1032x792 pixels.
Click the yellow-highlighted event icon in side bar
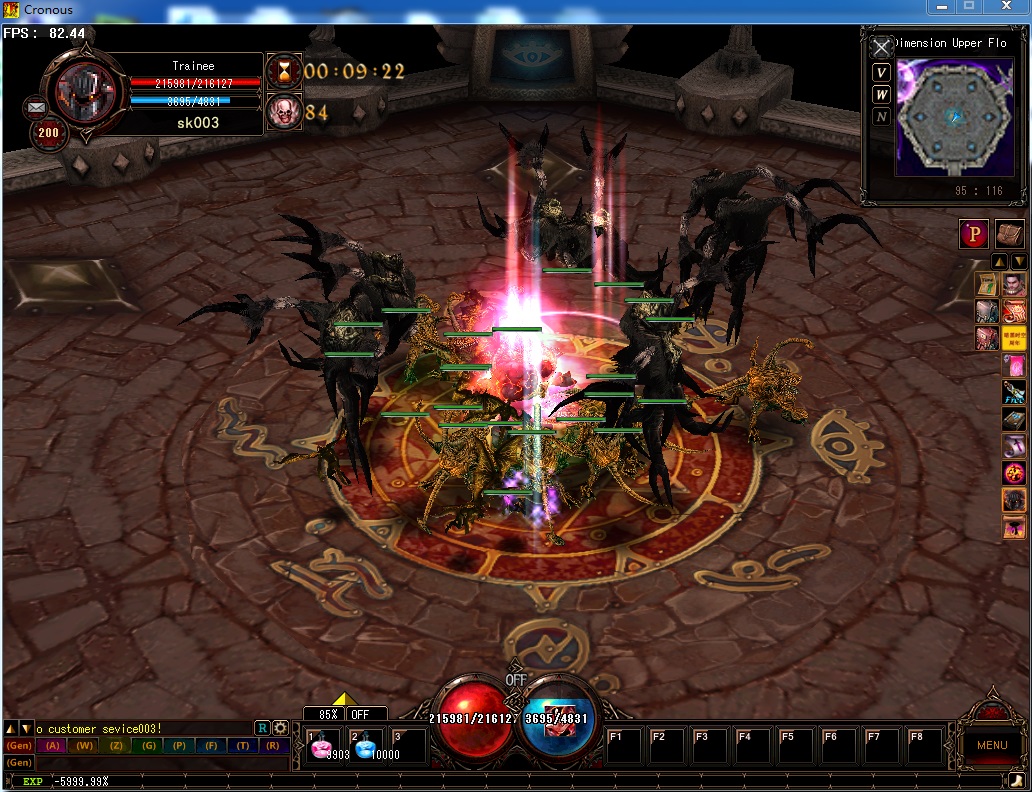[x=1014, y=338]
